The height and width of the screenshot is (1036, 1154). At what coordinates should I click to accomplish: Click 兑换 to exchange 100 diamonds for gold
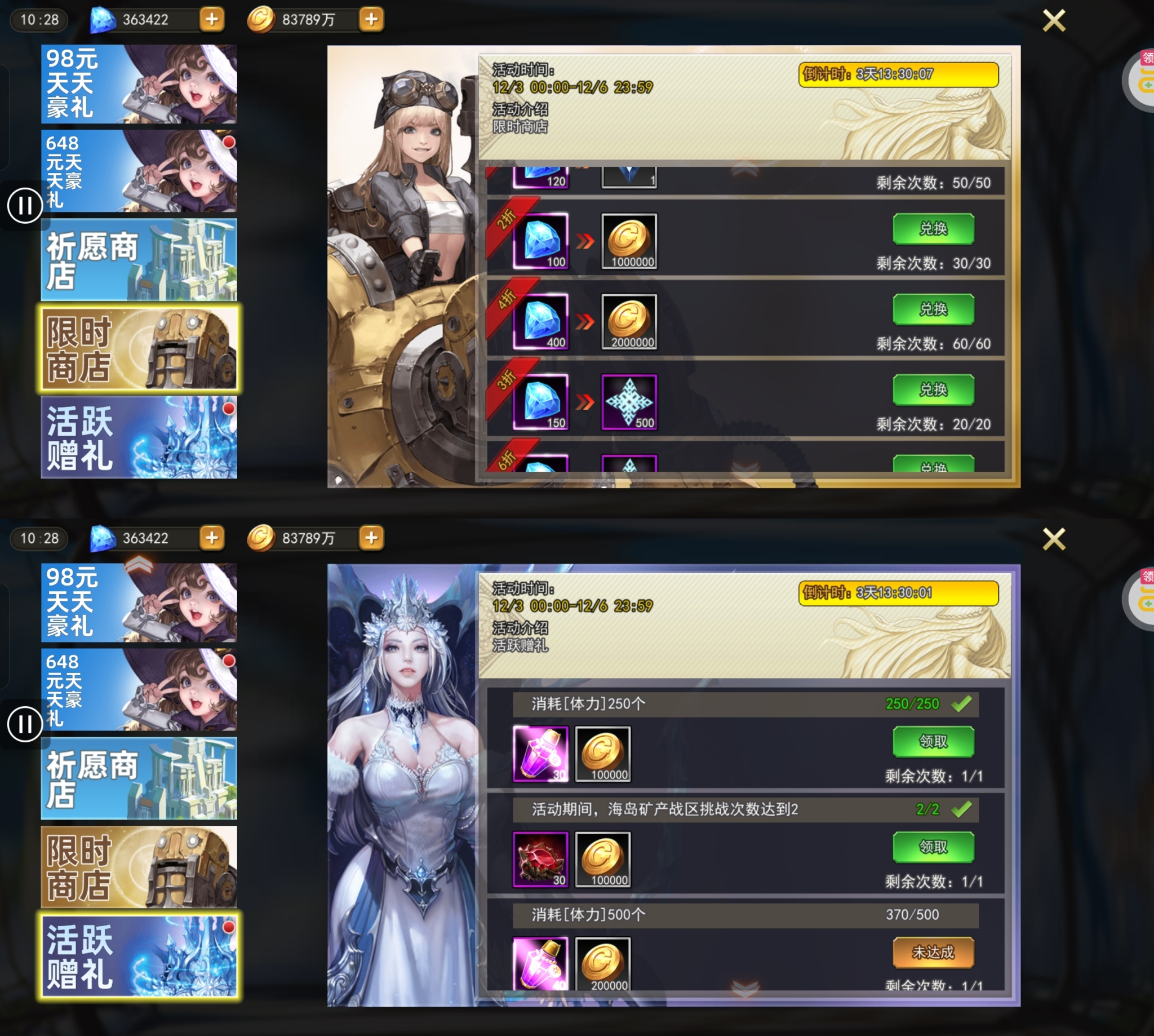(x=934, y=228)
